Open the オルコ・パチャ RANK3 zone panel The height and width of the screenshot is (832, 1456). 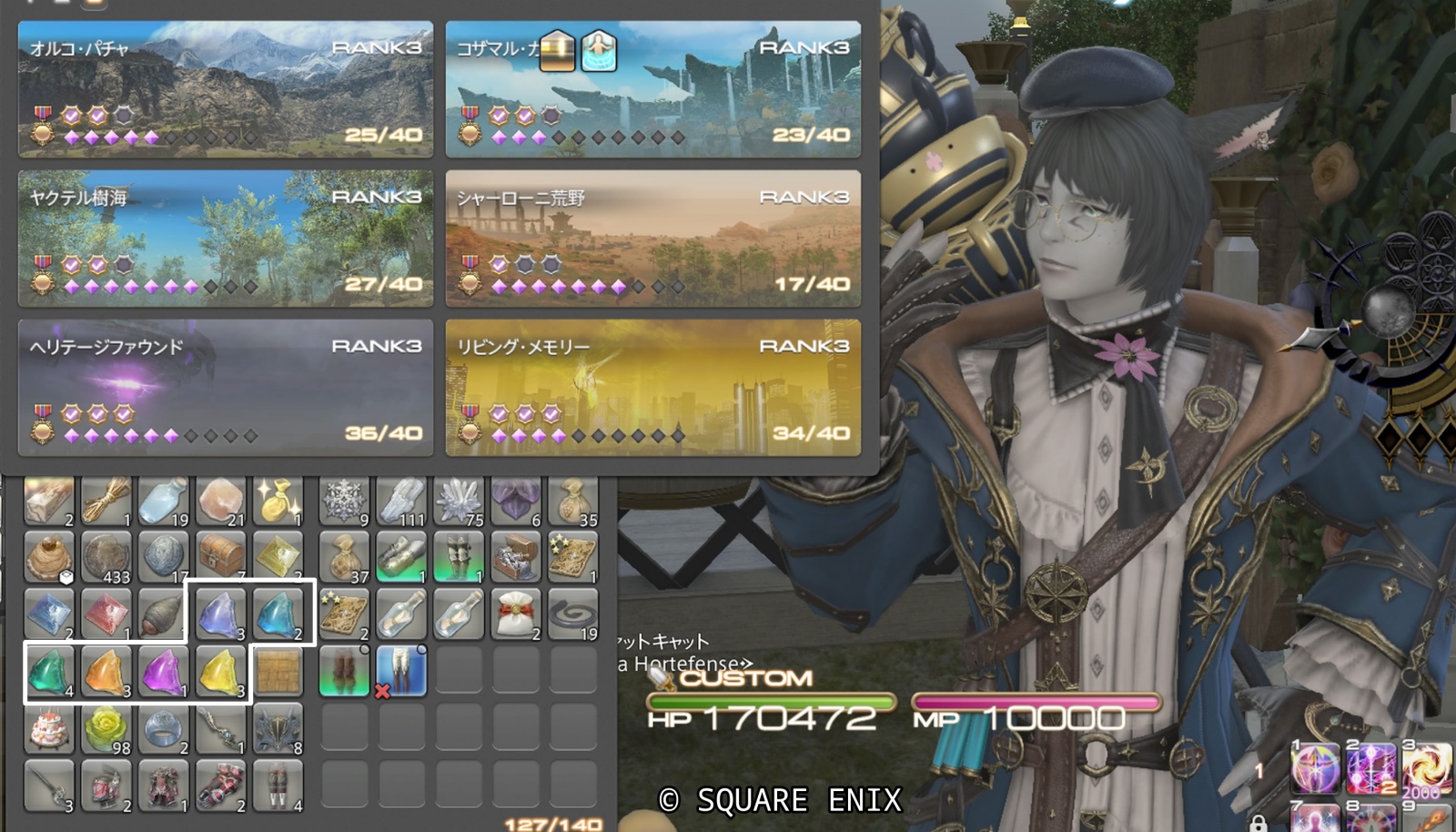click(x=226, y=89)
